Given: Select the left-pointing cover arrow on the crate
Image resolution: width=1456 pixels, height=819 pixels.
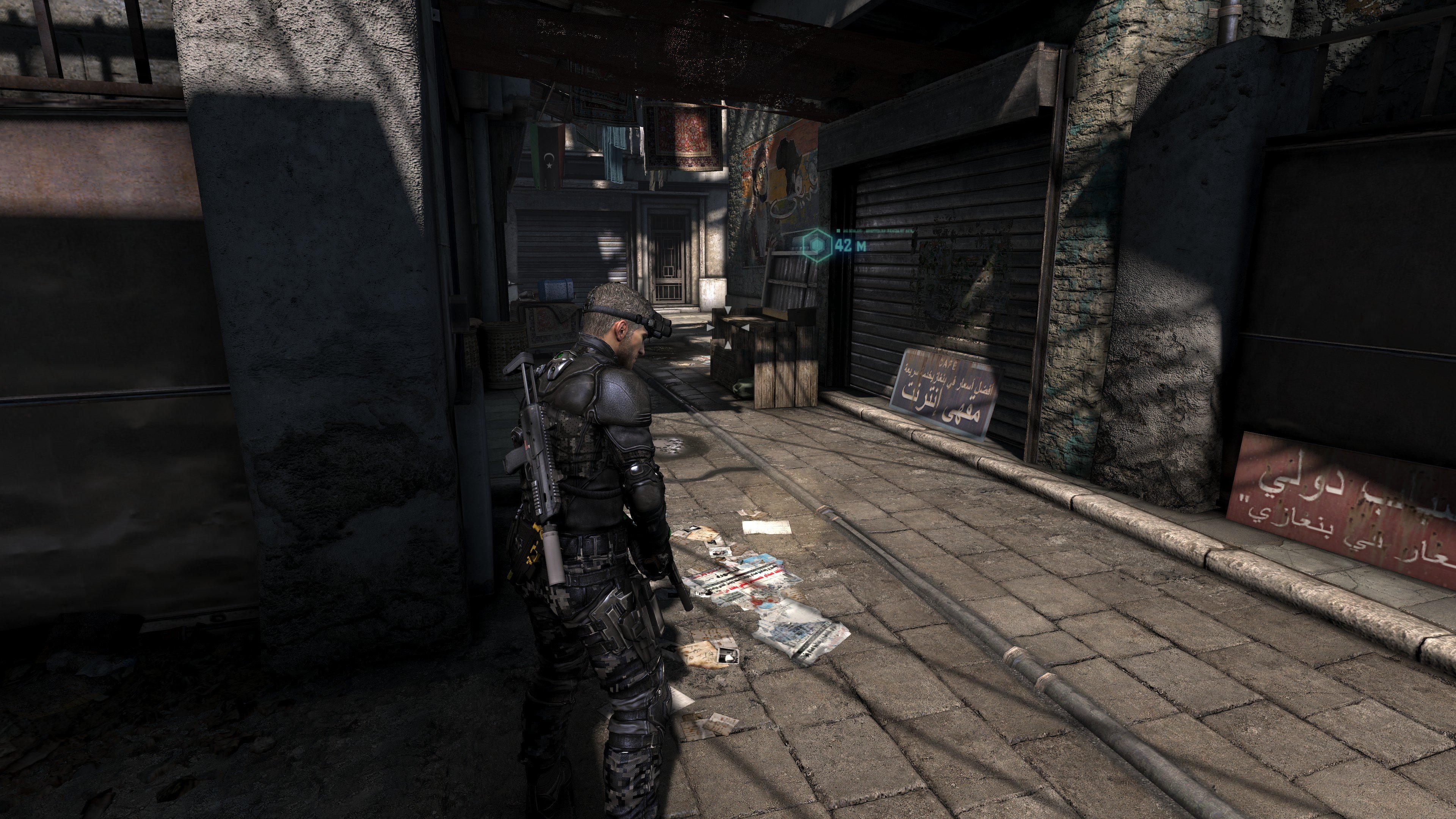Looking at the screenshot, I should coord(745,328).
